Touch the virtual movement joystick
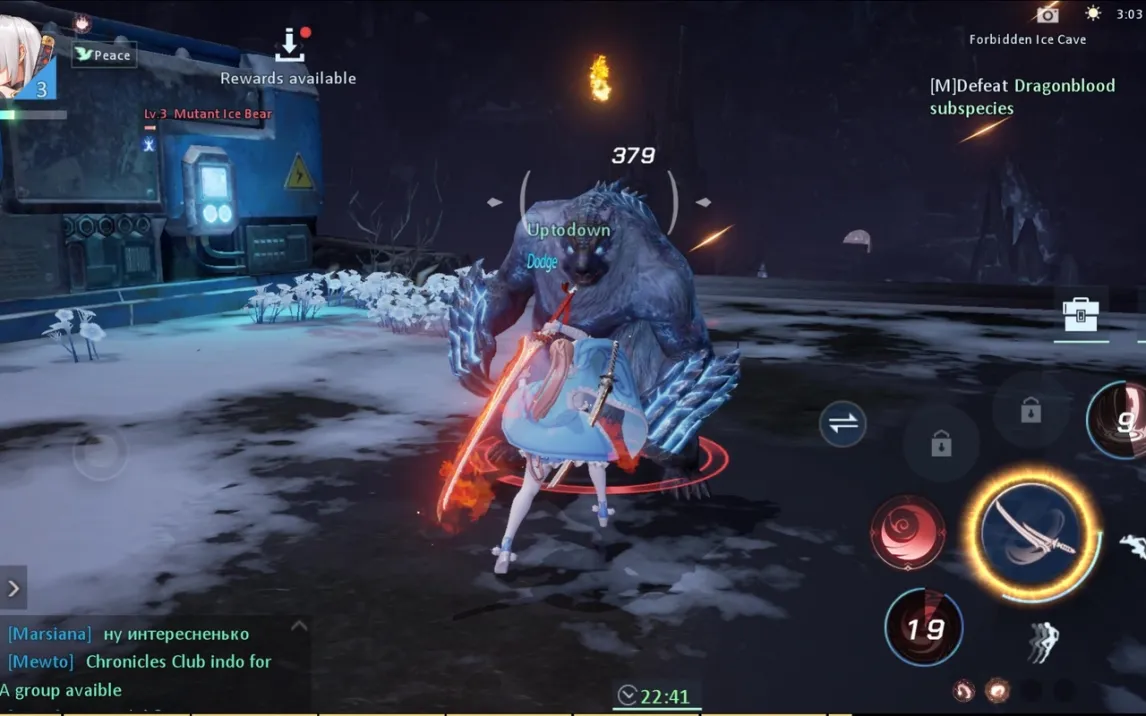 [101, 453]
